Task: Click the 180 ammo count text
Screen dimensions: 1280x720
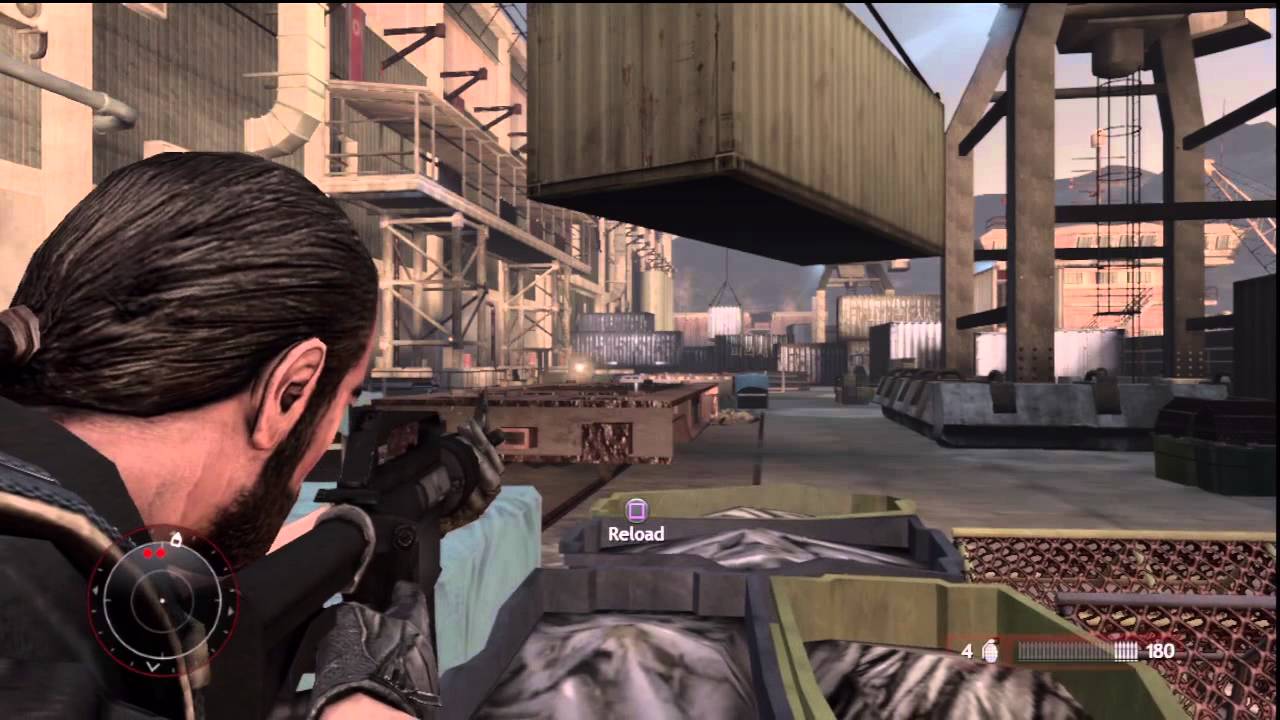Action: (1159, 650)
